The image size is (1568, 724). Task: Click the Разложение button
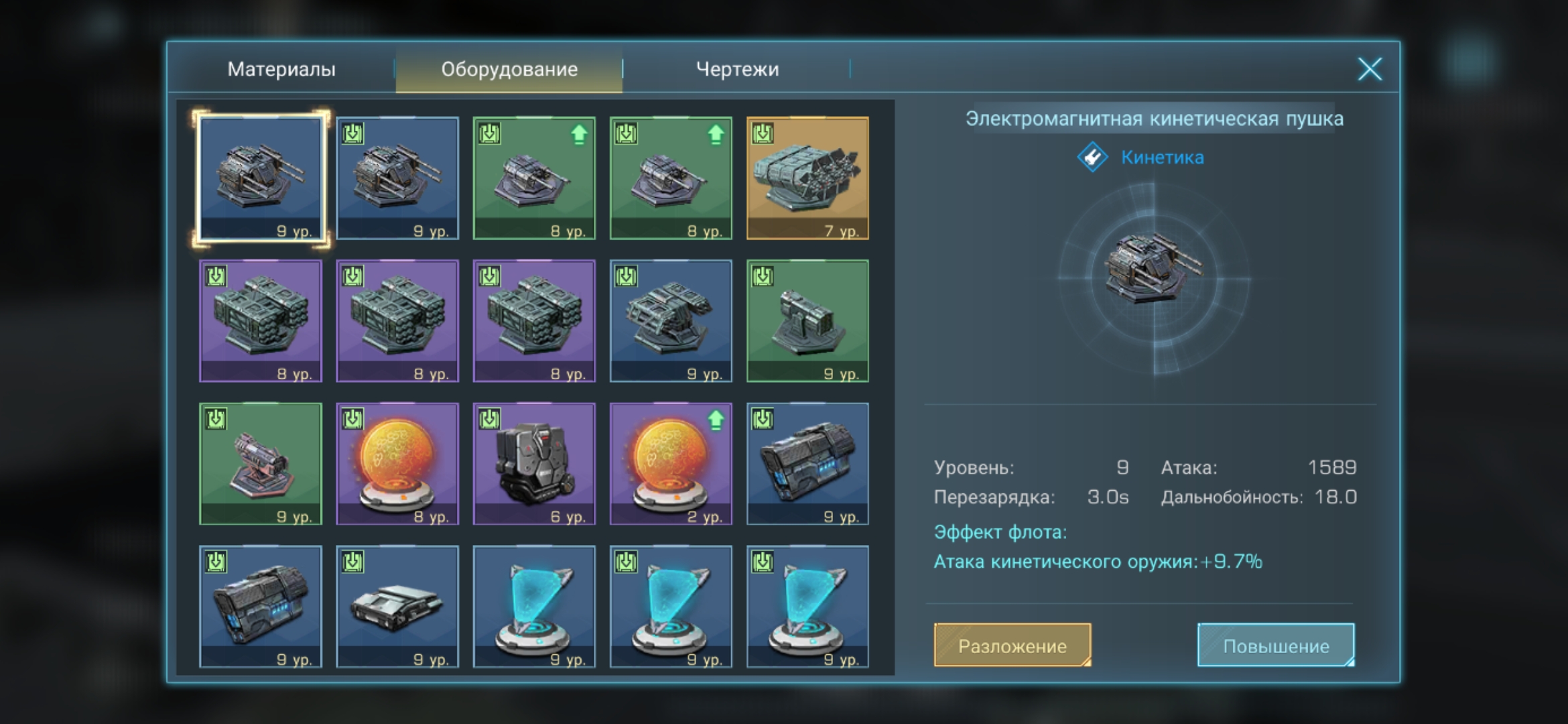point(1012,646)
